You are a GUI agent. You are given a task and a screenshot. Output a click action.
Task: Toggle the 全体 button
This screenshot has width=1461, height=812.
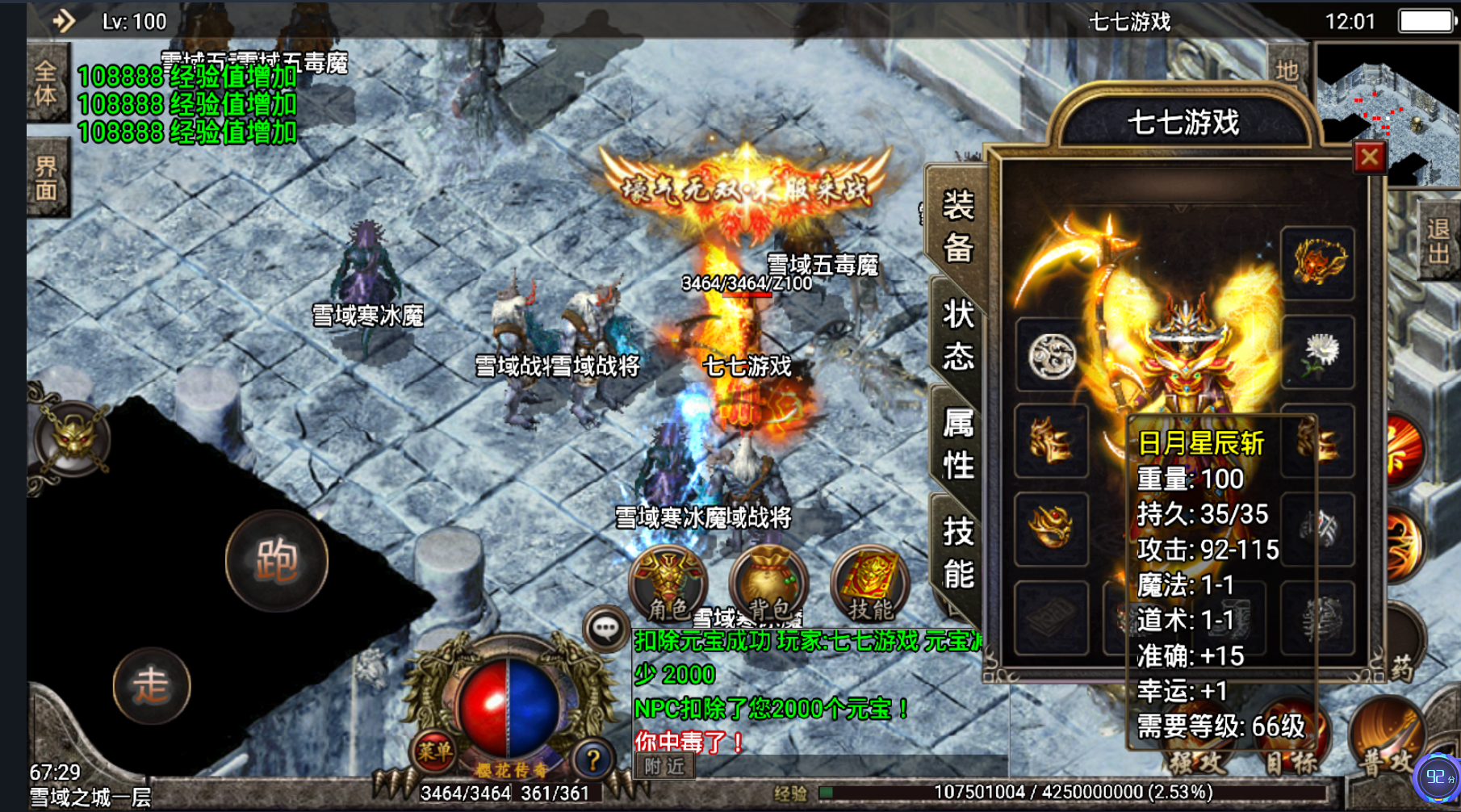(46, 83)
